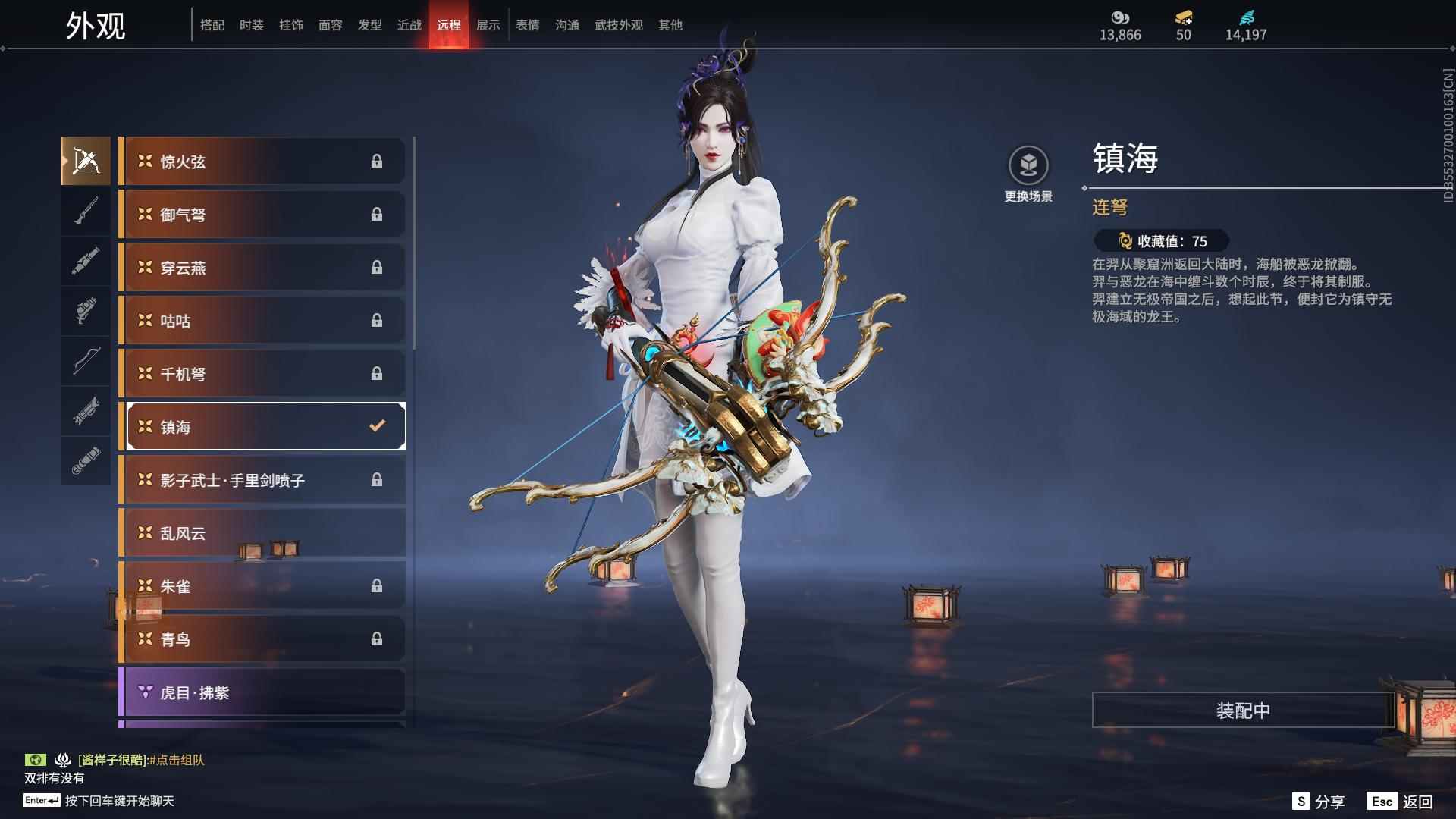Switch to the 时装 tab

tap(251, 25)
